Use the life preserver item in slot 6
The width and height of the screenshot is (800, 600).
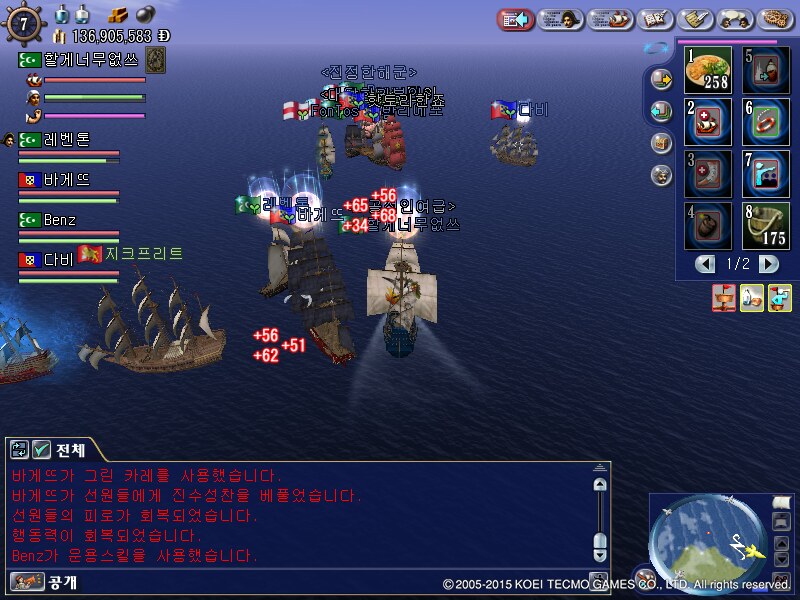pyautogui.click(x=766, y=122)
